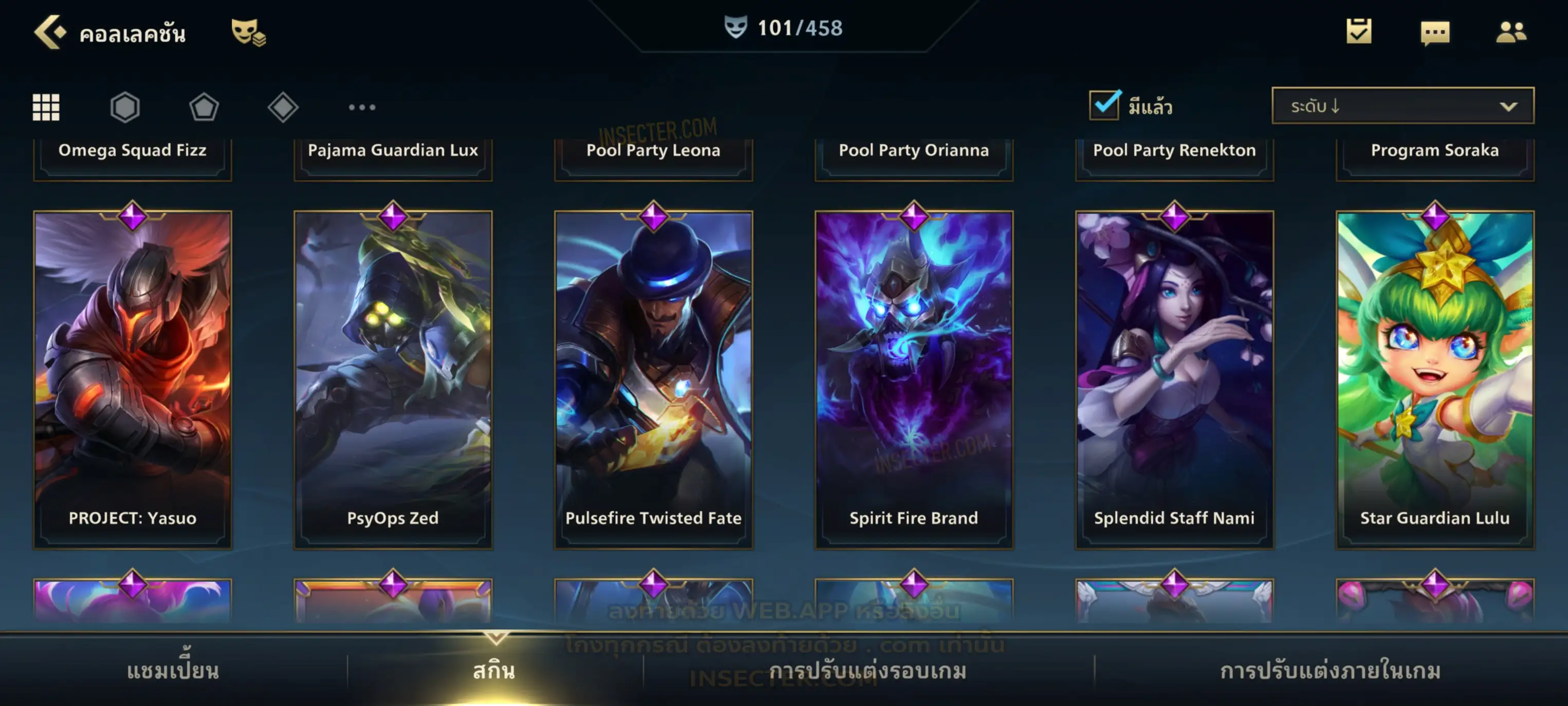The height and width of the screenshot is (706, 1568).
Task: Switch to the การปรับแต่งภายในเกม tab
Action: point(1331,671)
